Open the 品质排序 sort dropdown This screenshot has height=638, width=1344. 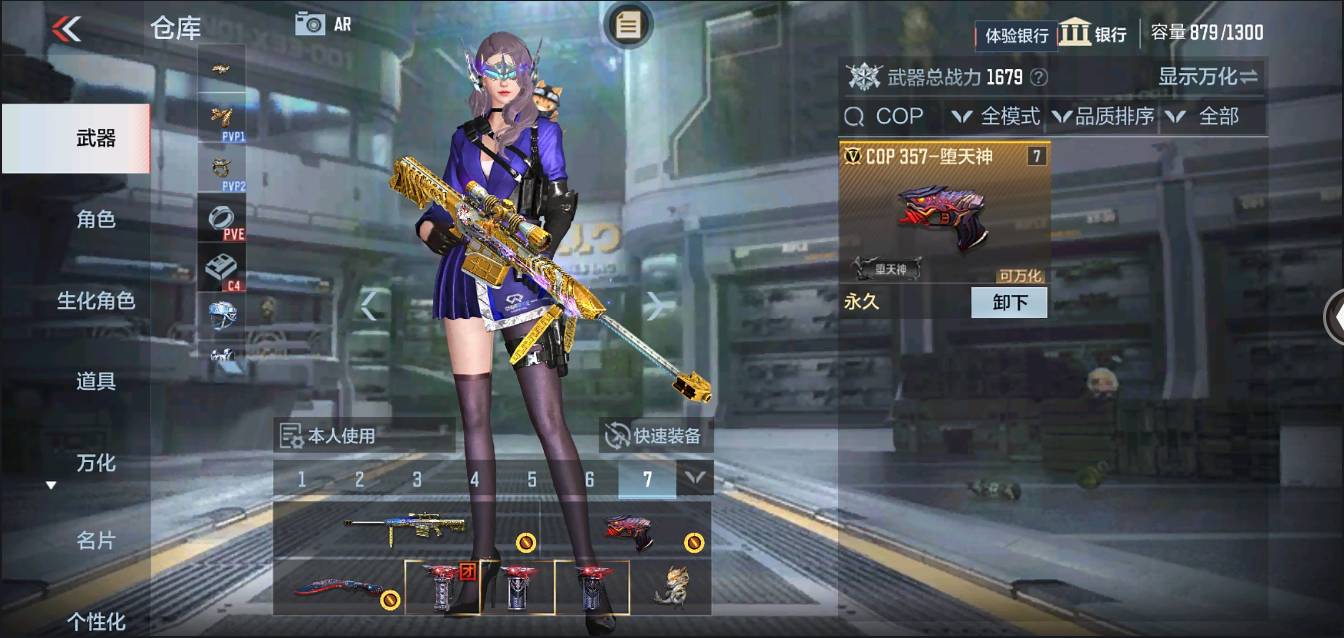[x=1103, y=117]
